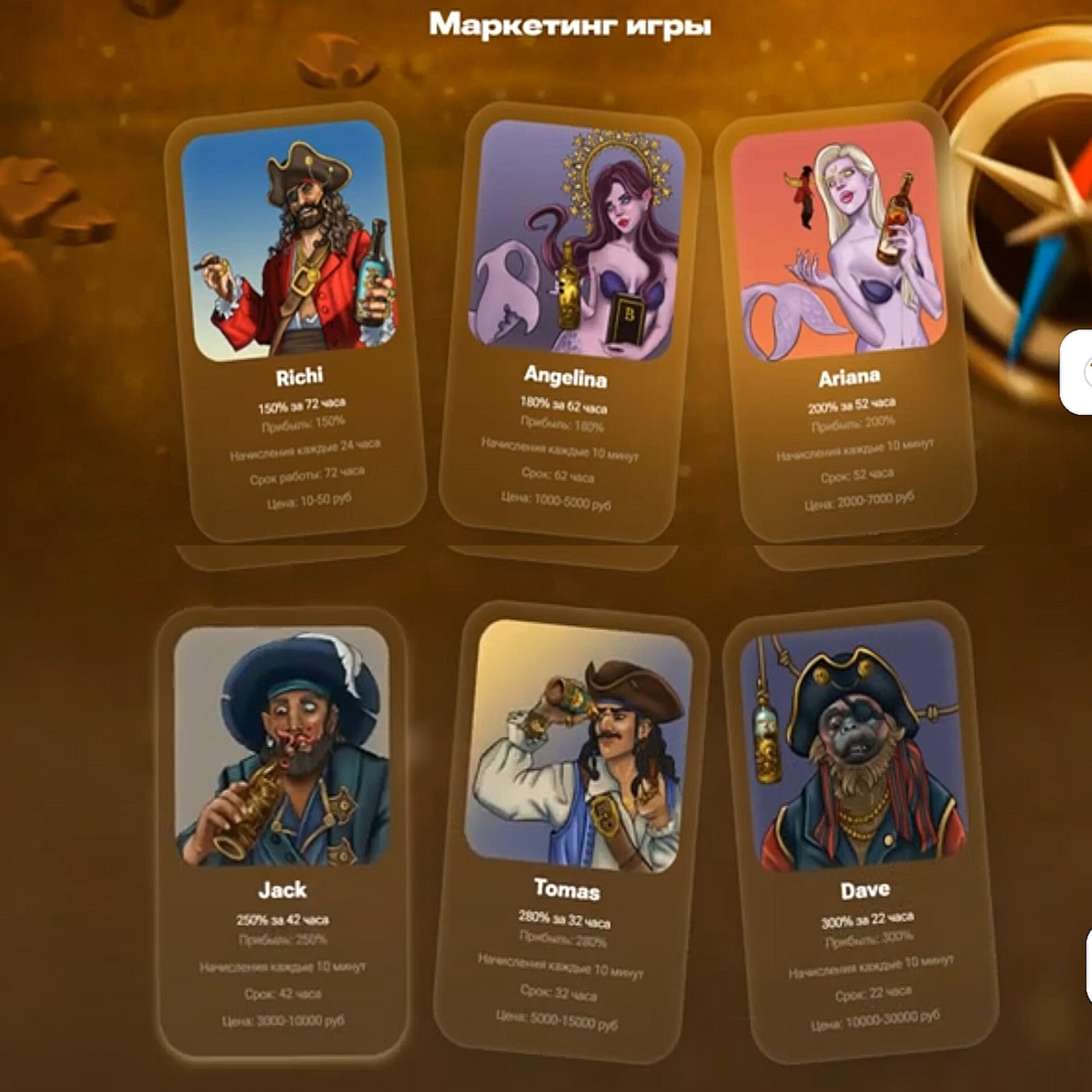Open the Dave monkey pirate card
1092x1092 pixels.
[860, 829]
